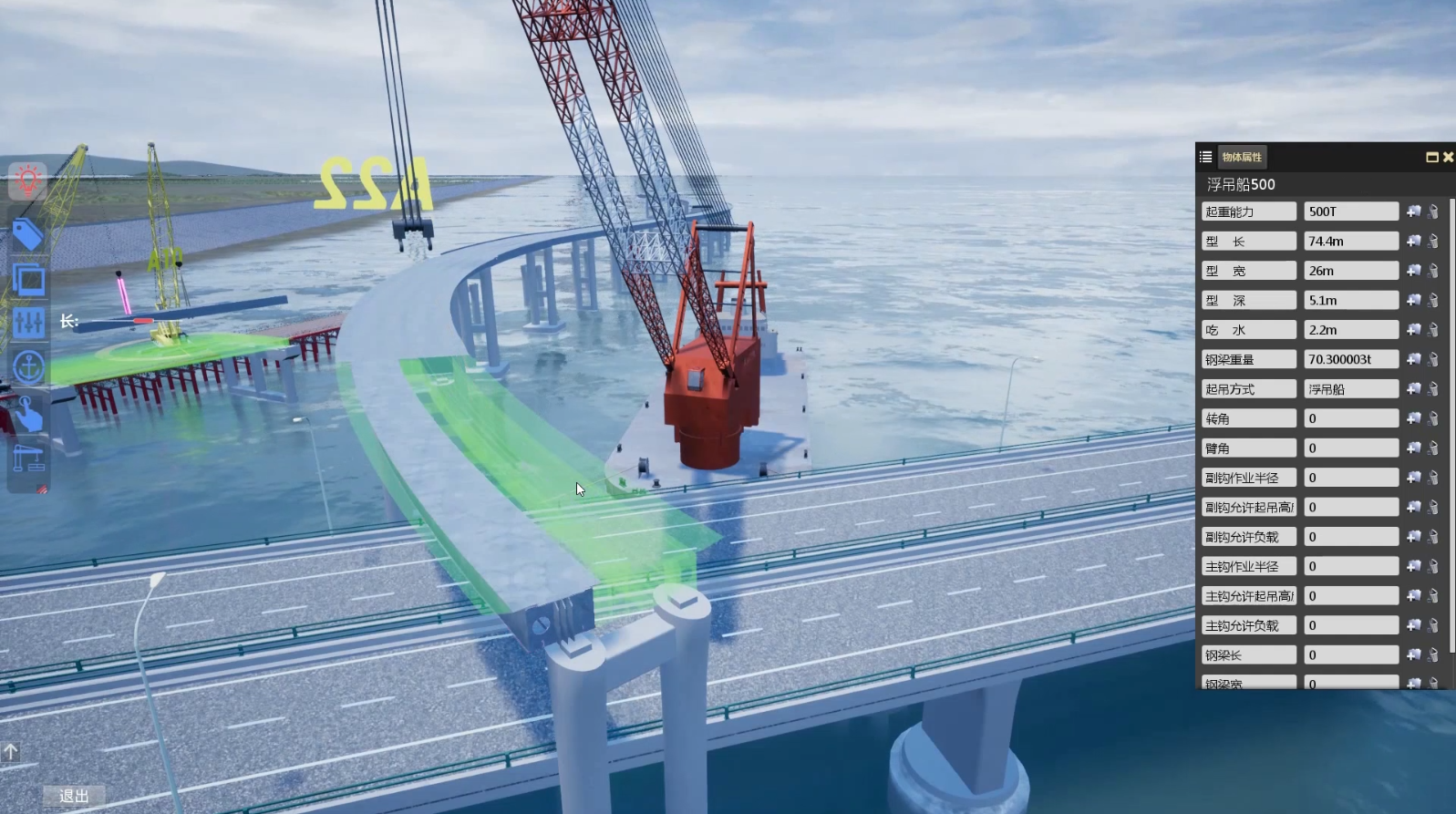
Task: Click the up arrow icon above 退出
Action: 11,752
